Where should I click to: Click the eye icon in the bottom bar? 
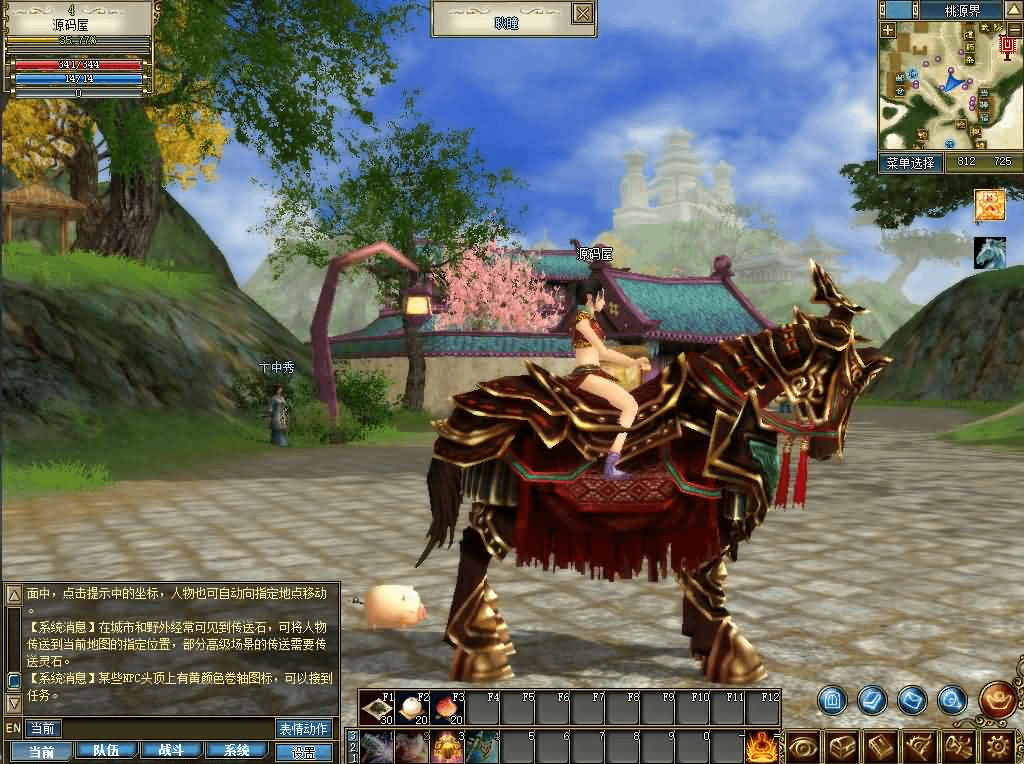[x=803, y=746]
